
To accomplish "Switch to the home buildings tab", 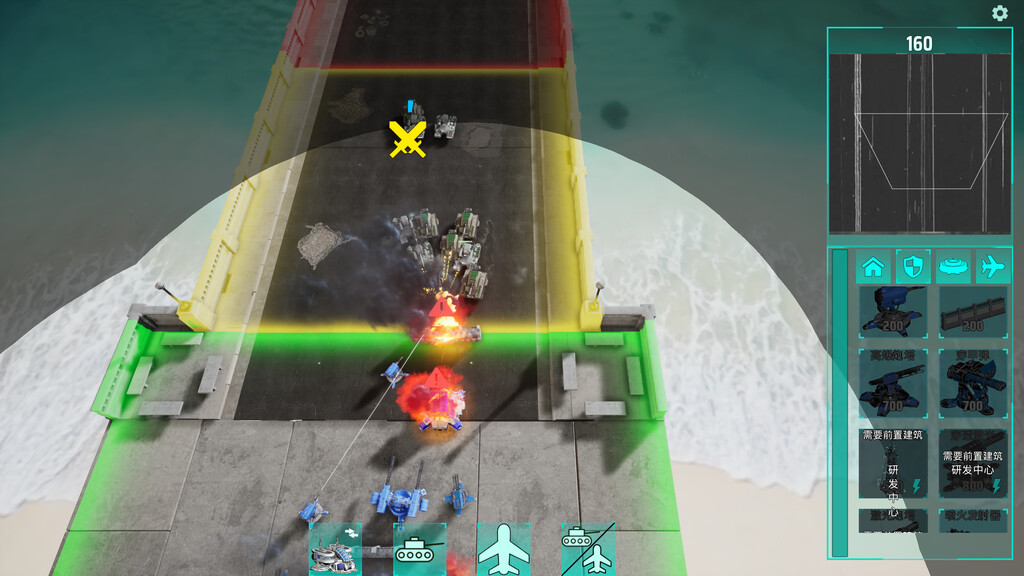I will point(873,267).
